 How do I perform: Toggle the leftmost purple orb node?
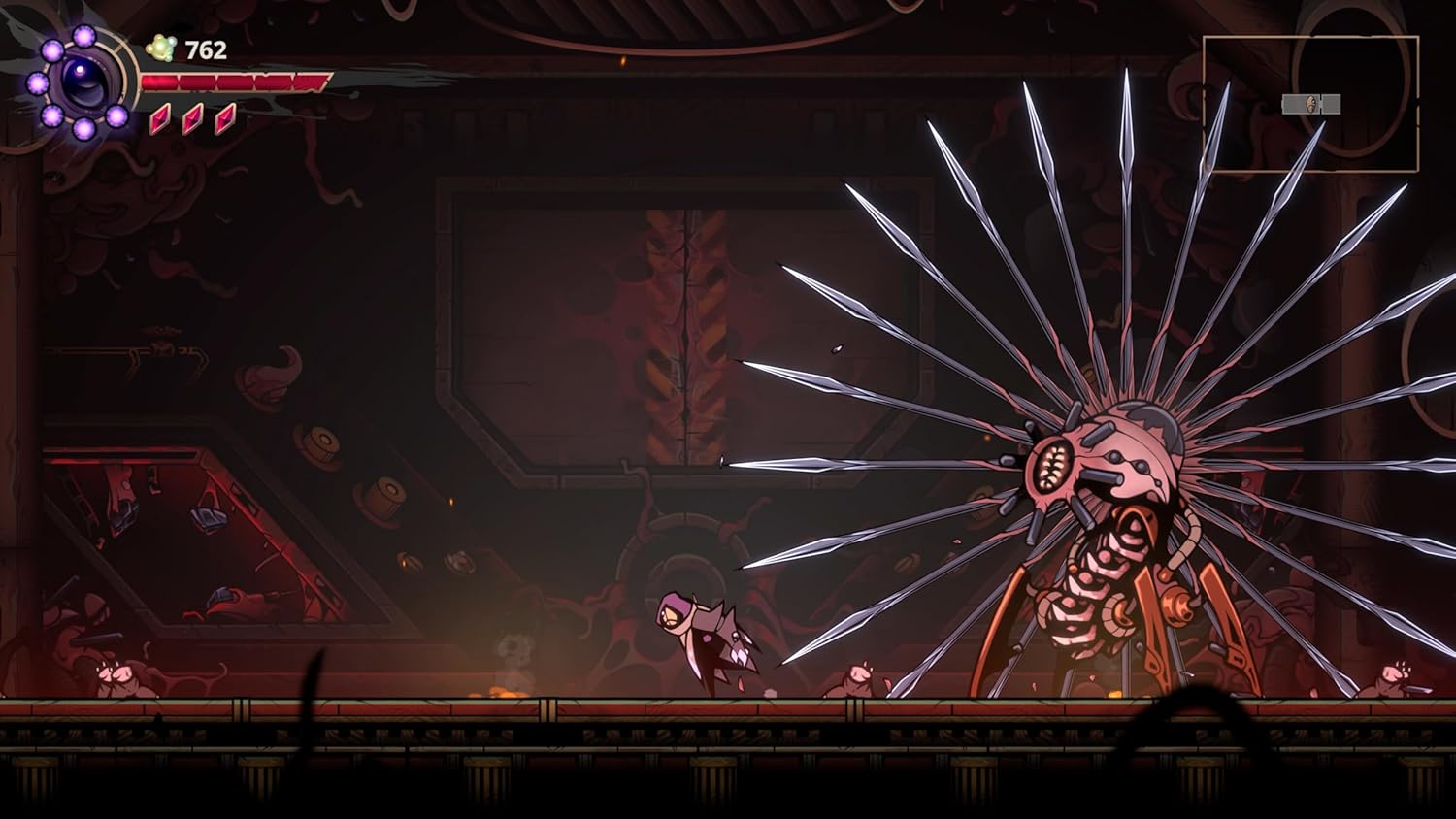tap(38, 82)
